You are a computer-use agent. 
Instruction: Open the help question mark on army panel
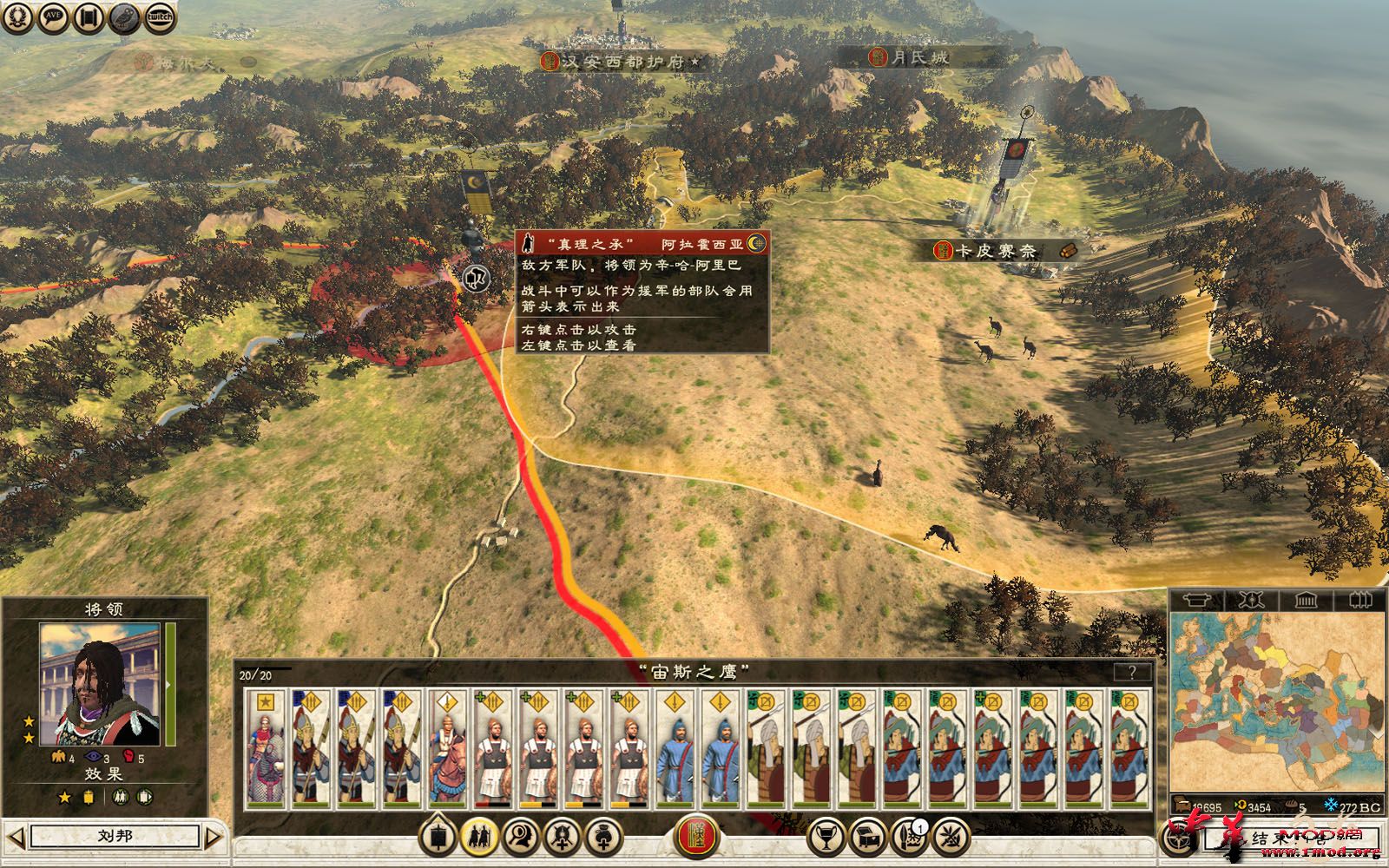pos(1132,672)
